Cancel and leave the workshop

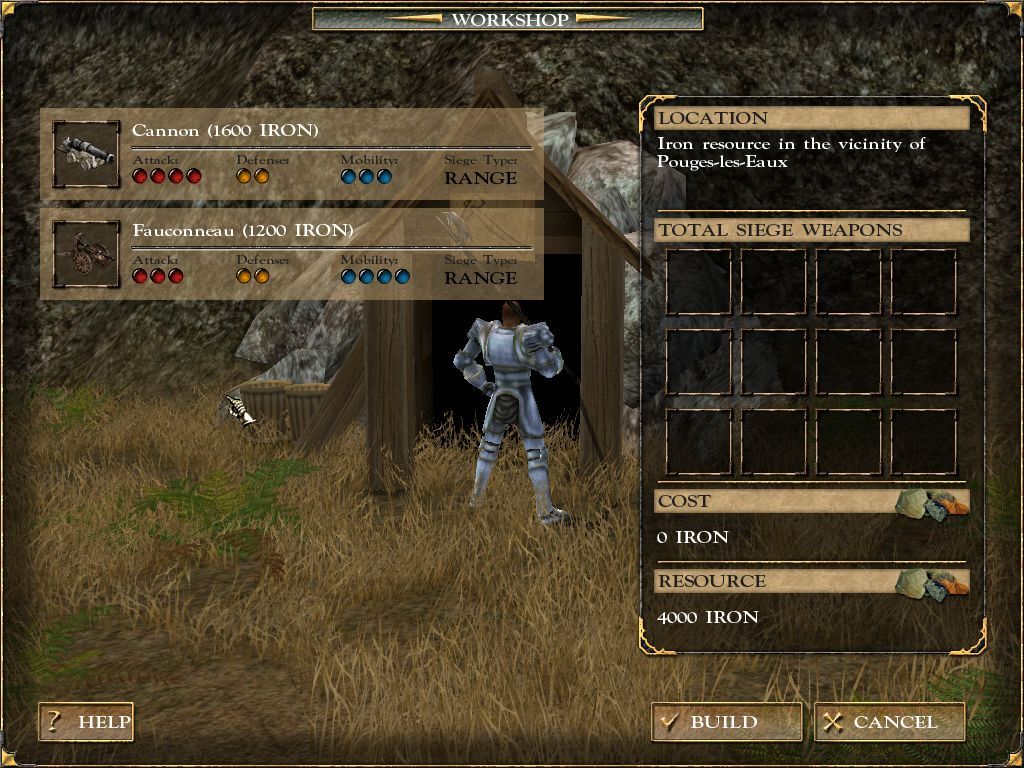click(x=889, y=722)
